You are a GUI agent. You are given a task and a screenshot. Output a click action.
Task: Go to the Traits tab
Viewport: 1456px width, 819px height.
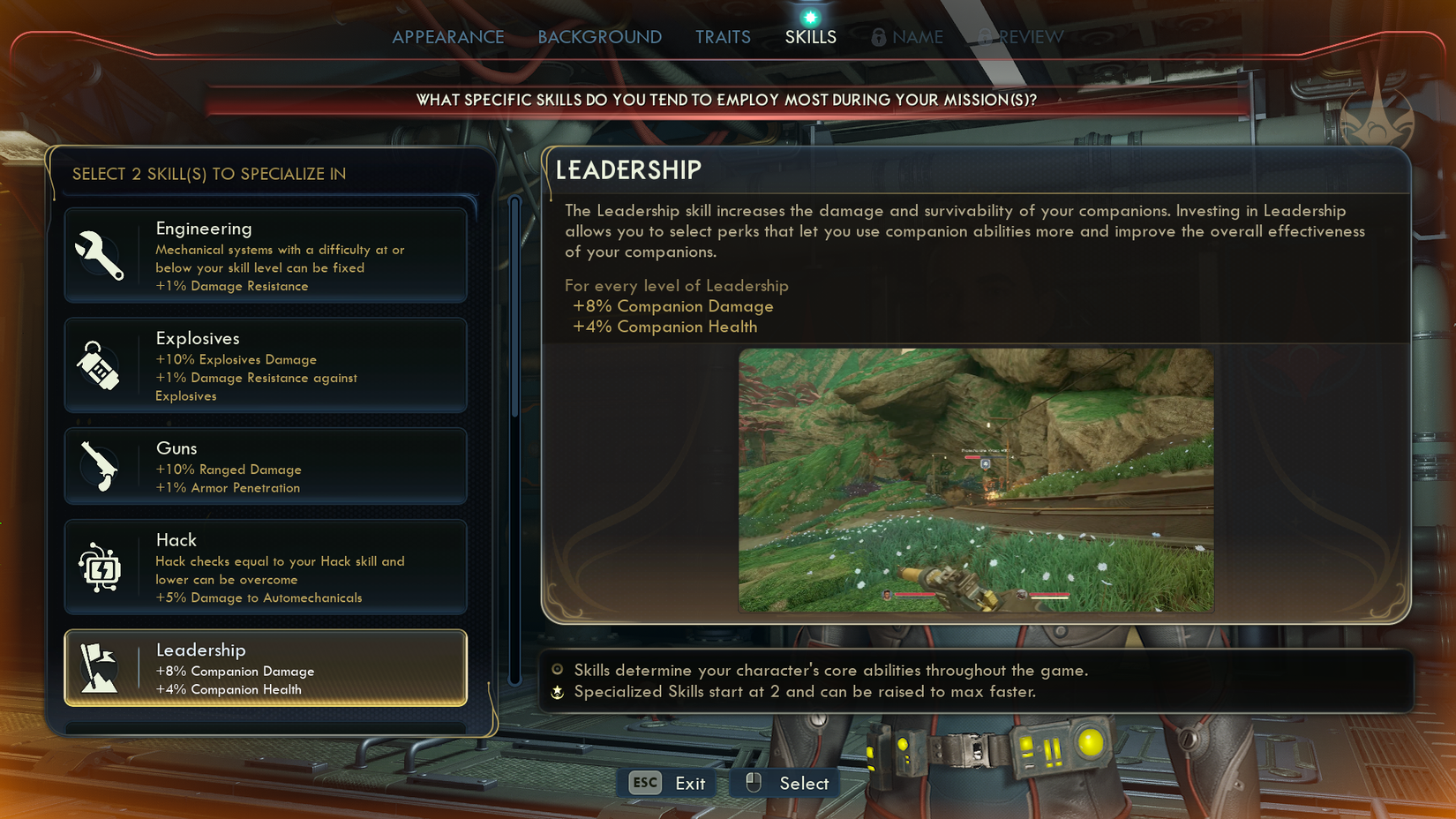pyautogui.click(x=722, y=37)
